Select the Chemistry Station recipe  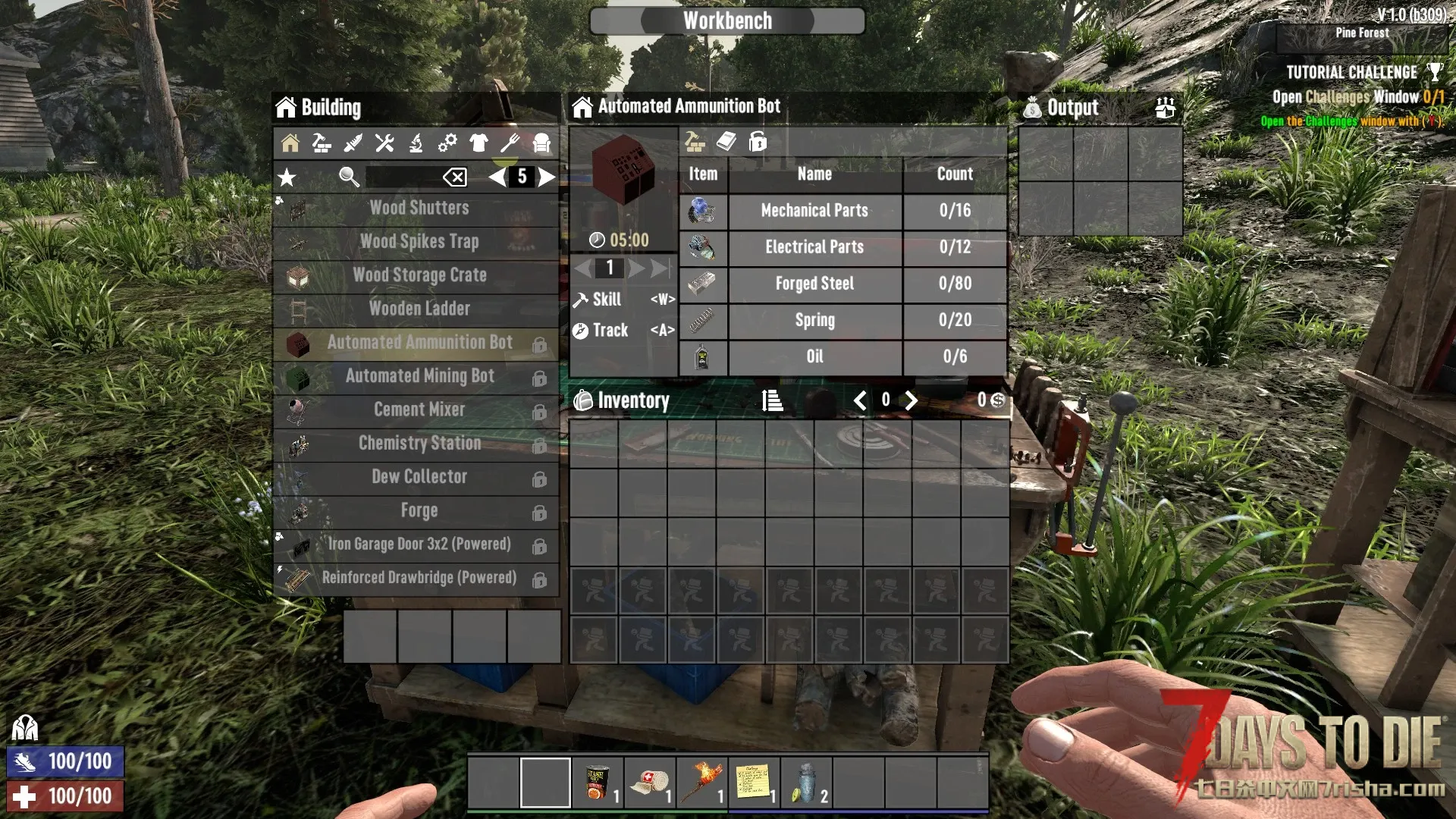(419, 444)
